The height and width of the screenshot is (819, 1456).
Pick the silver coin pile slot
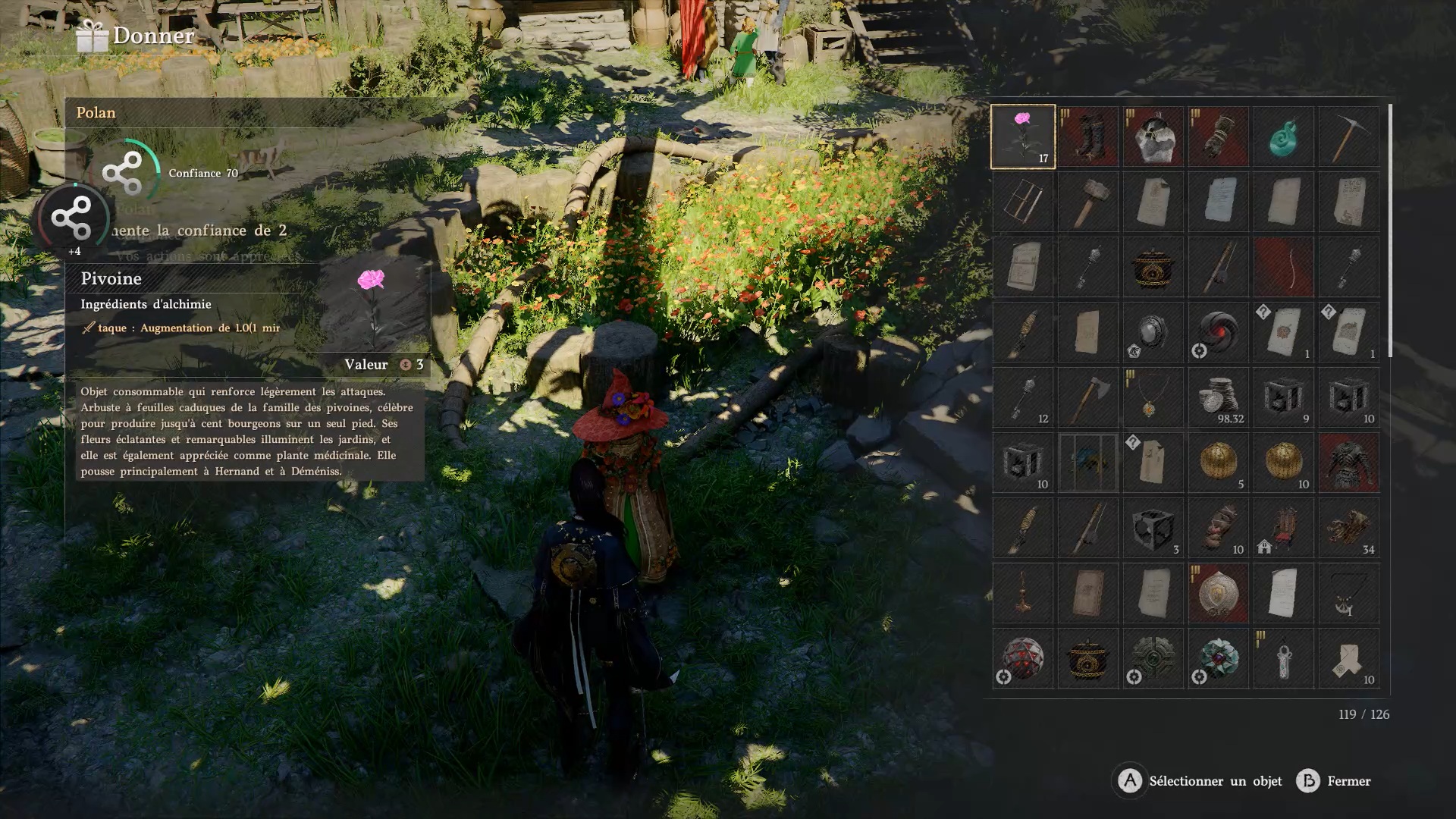[x=1218, y=397]
